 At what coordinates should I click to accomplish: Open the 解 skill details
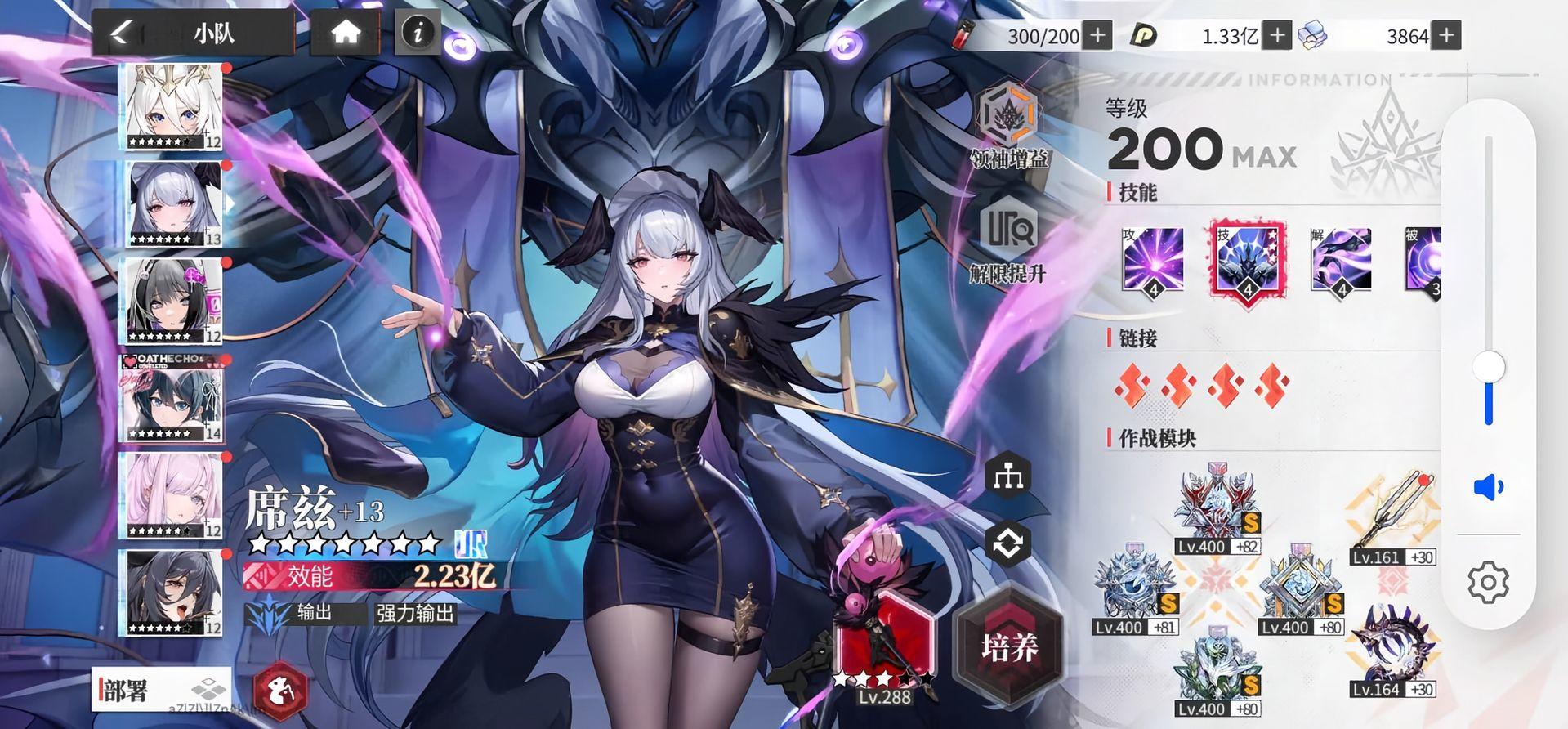[x=1340, y=262]
